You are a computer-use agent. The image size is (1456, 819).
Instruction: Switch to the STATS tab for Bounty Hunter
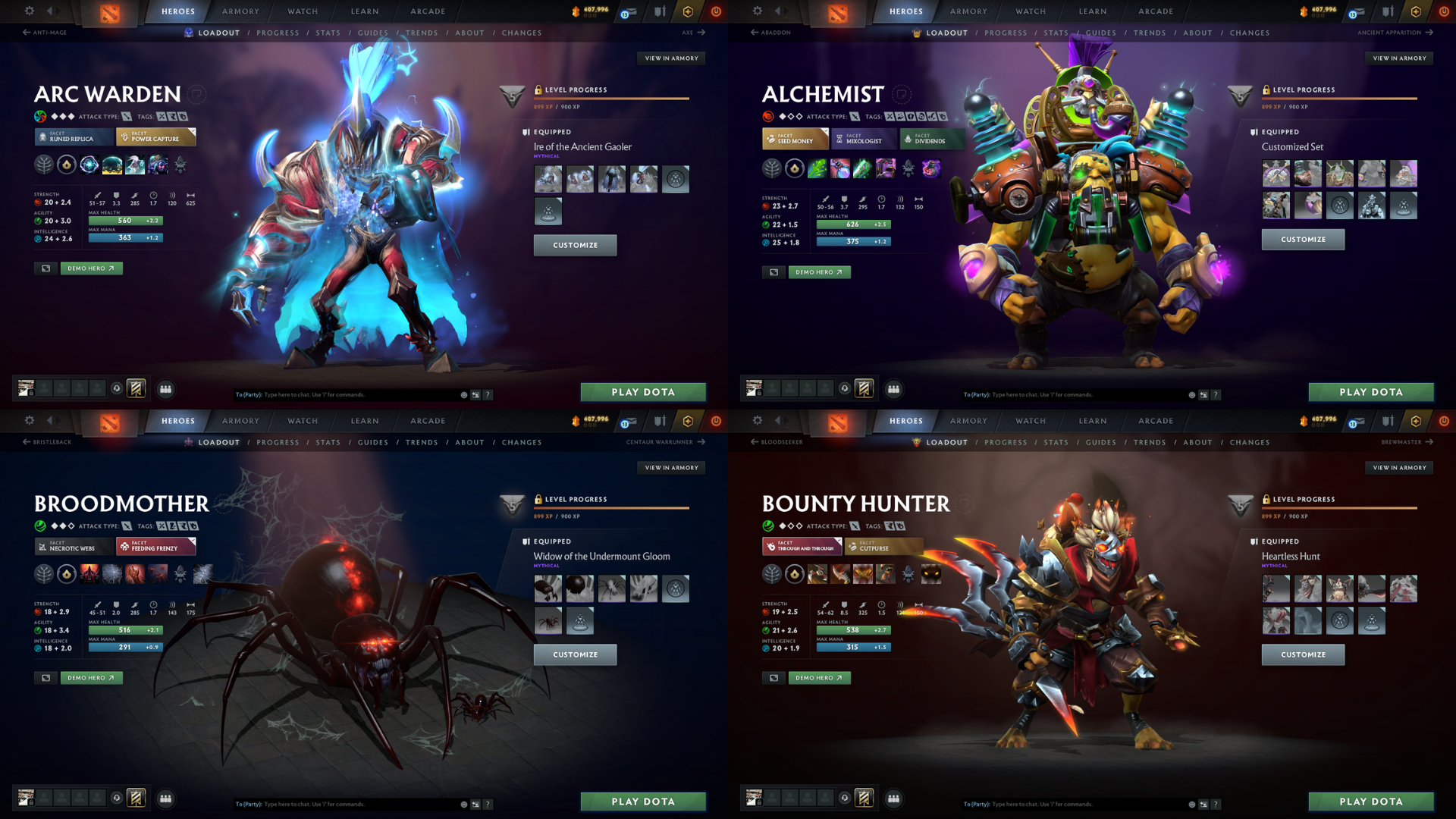pos(1056,442)
